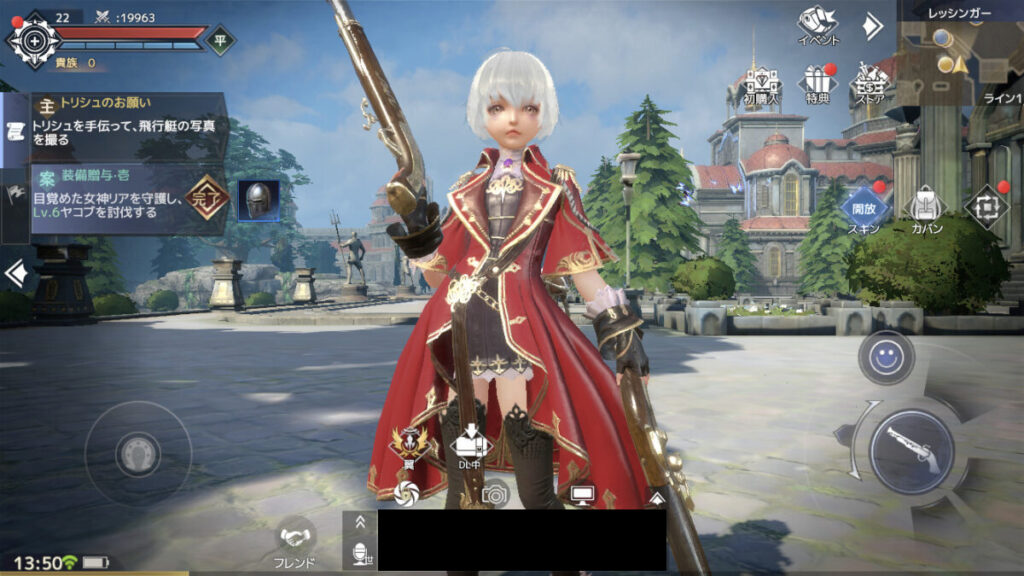Viewport: 1024px width, 576px height.
Task: Open the カバン bag inventory
Action: [x=925, y=208]
